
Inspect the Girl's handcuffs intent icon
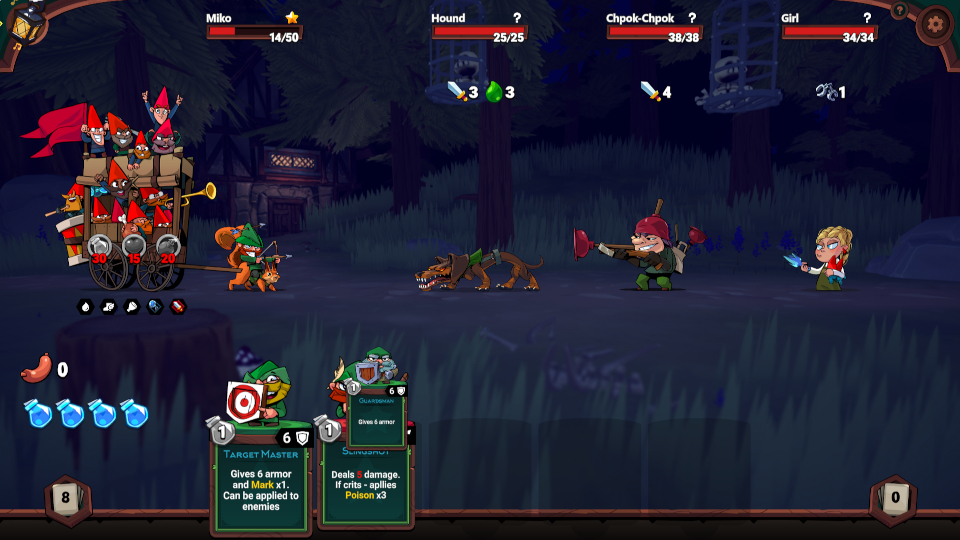tap(826, 92)
